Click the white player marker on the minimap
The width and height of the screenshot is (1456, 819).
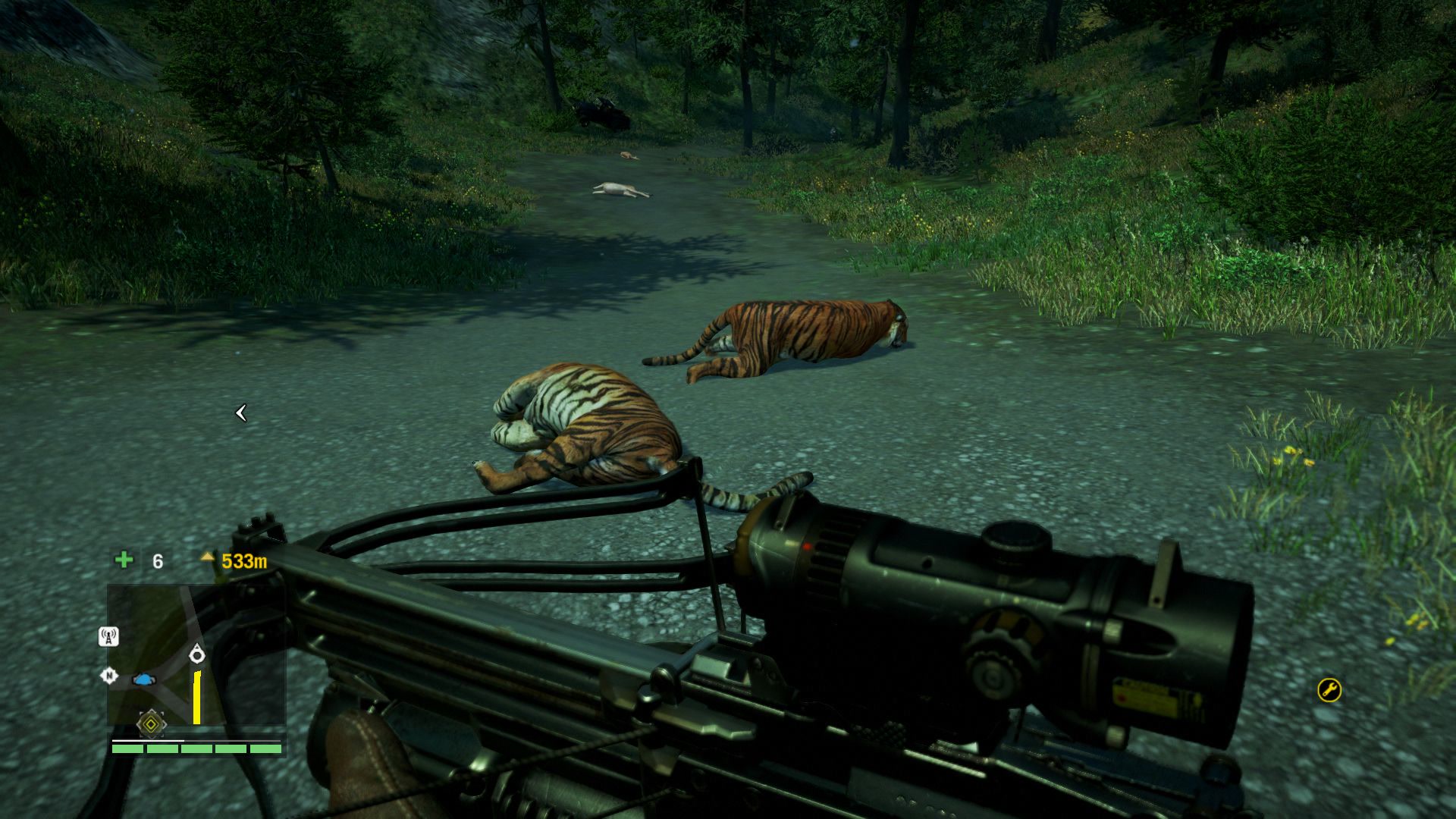click(197, 653)
